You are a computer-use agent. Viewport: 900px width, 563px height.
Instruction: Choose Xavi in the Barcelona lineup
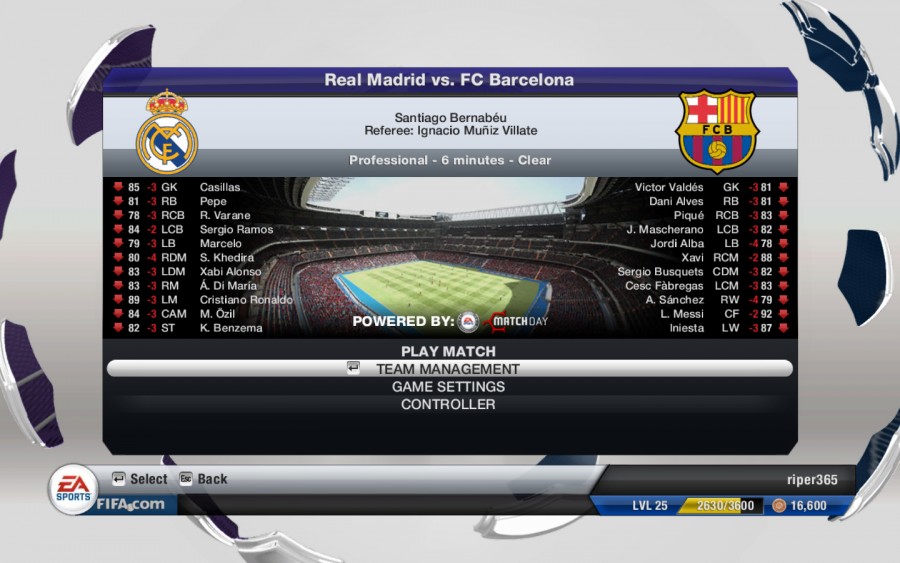point(692,258)
